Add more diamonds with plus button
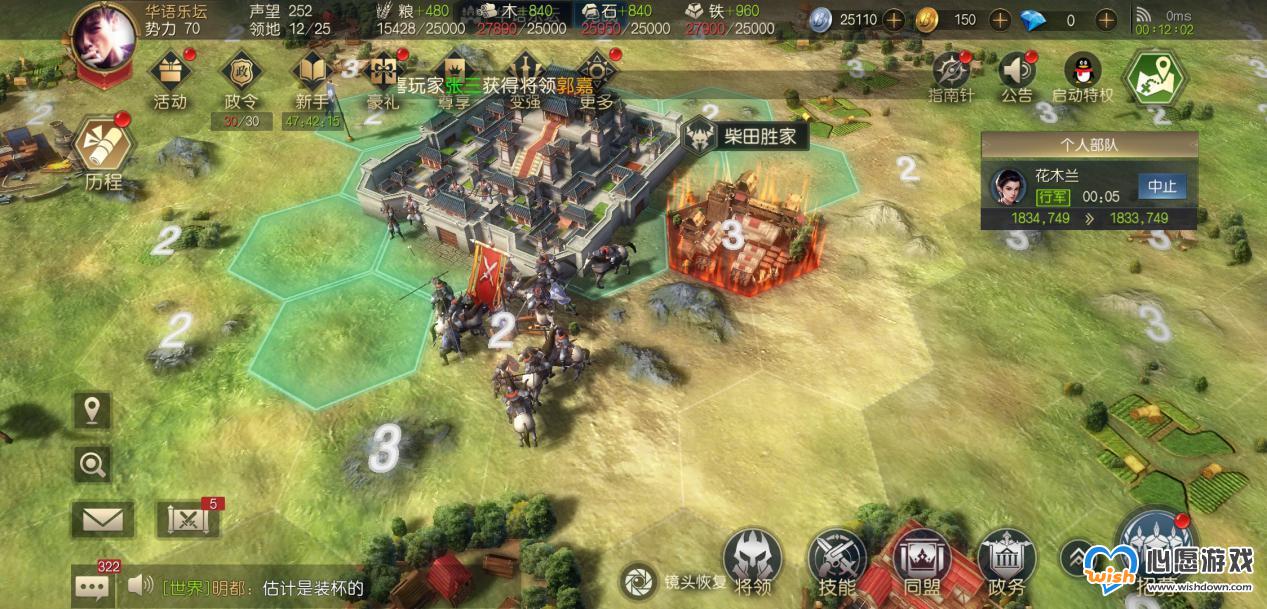The image size is (1267, 609). [1106, 20]
